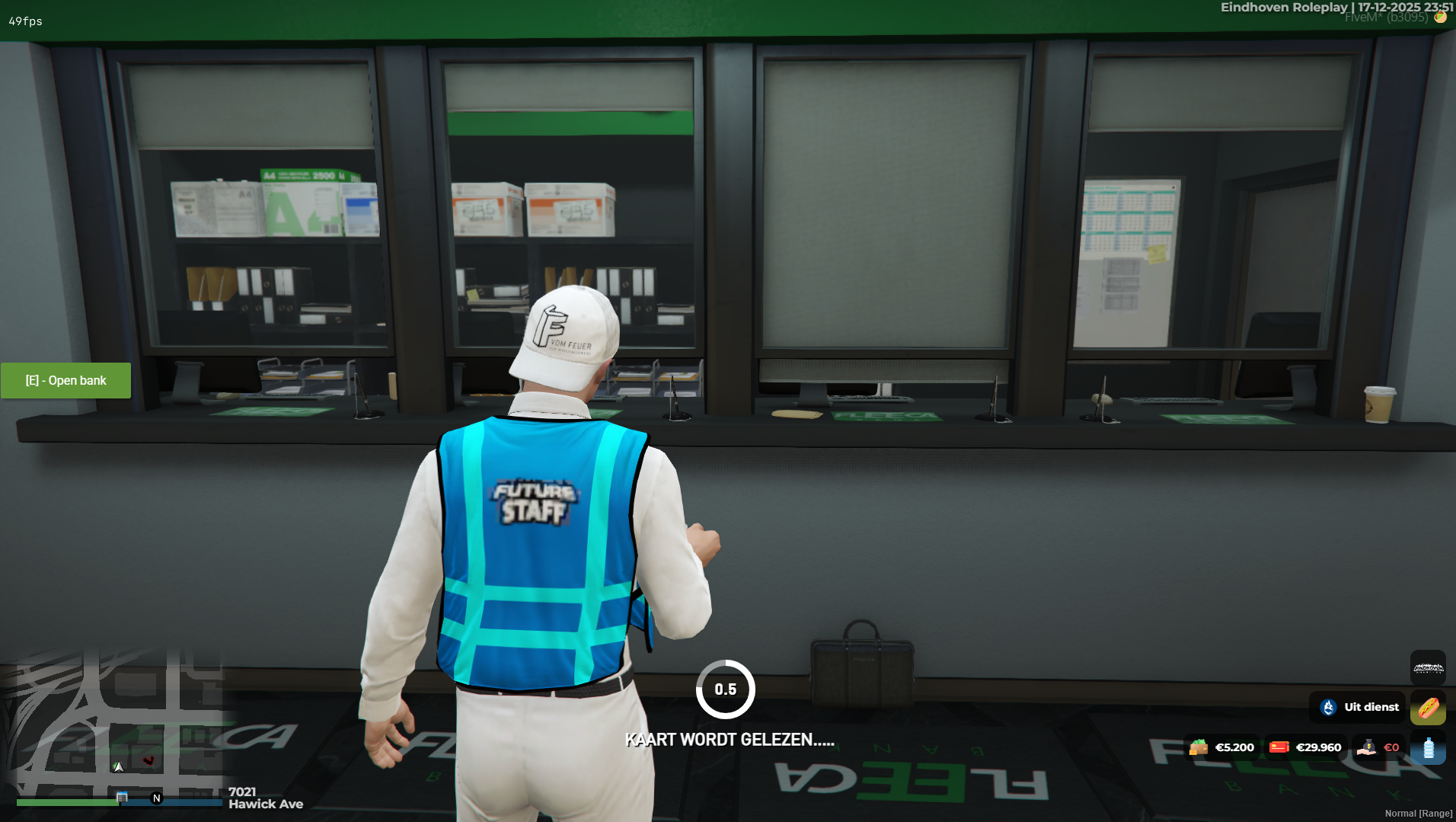
Task: Click the 0.5 card-reading progress circle
Action: pyautogui.click(x=726, y=689)
